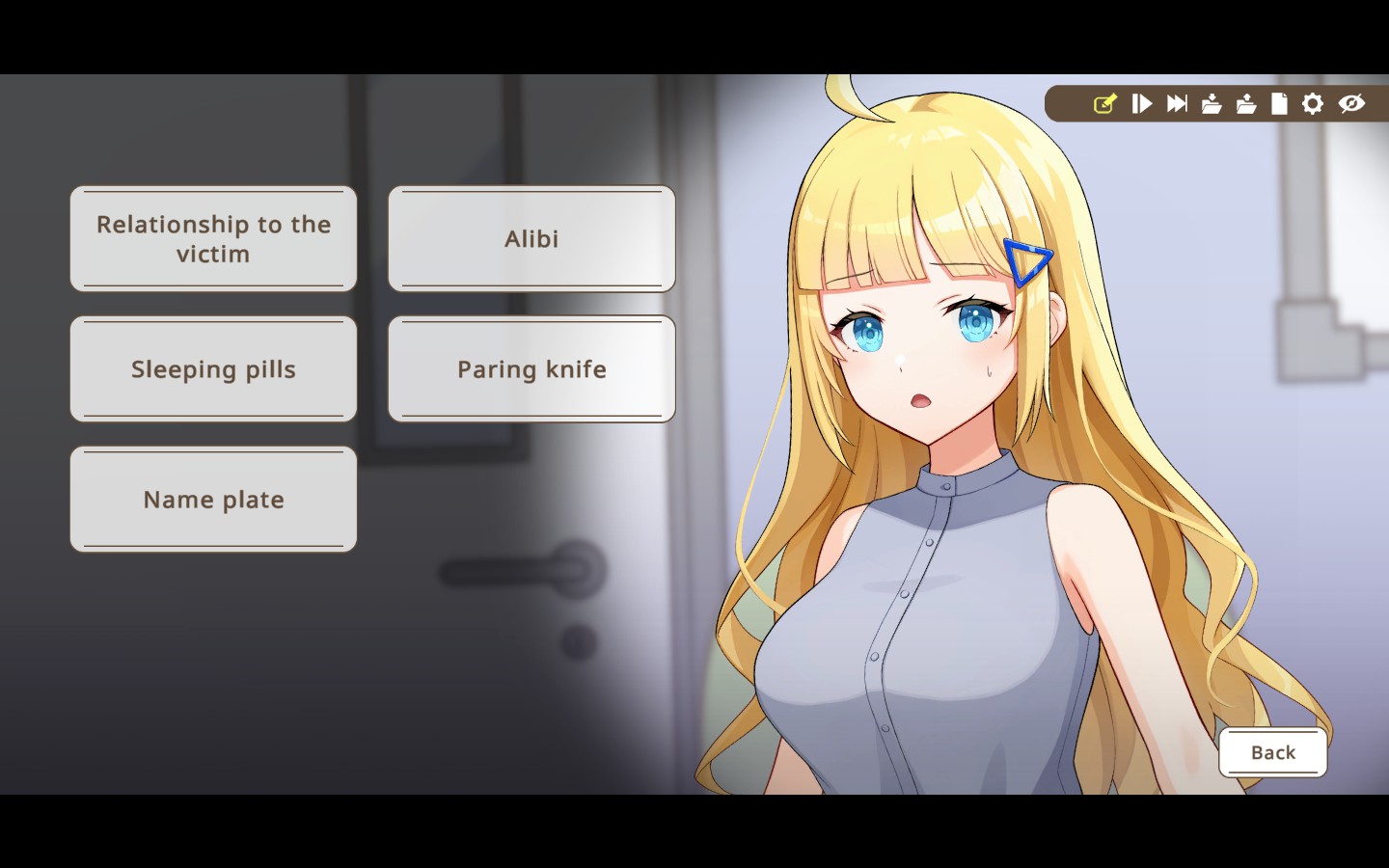Ask about the Sleeping pills
1389x868 pixels.
[212, 368]
